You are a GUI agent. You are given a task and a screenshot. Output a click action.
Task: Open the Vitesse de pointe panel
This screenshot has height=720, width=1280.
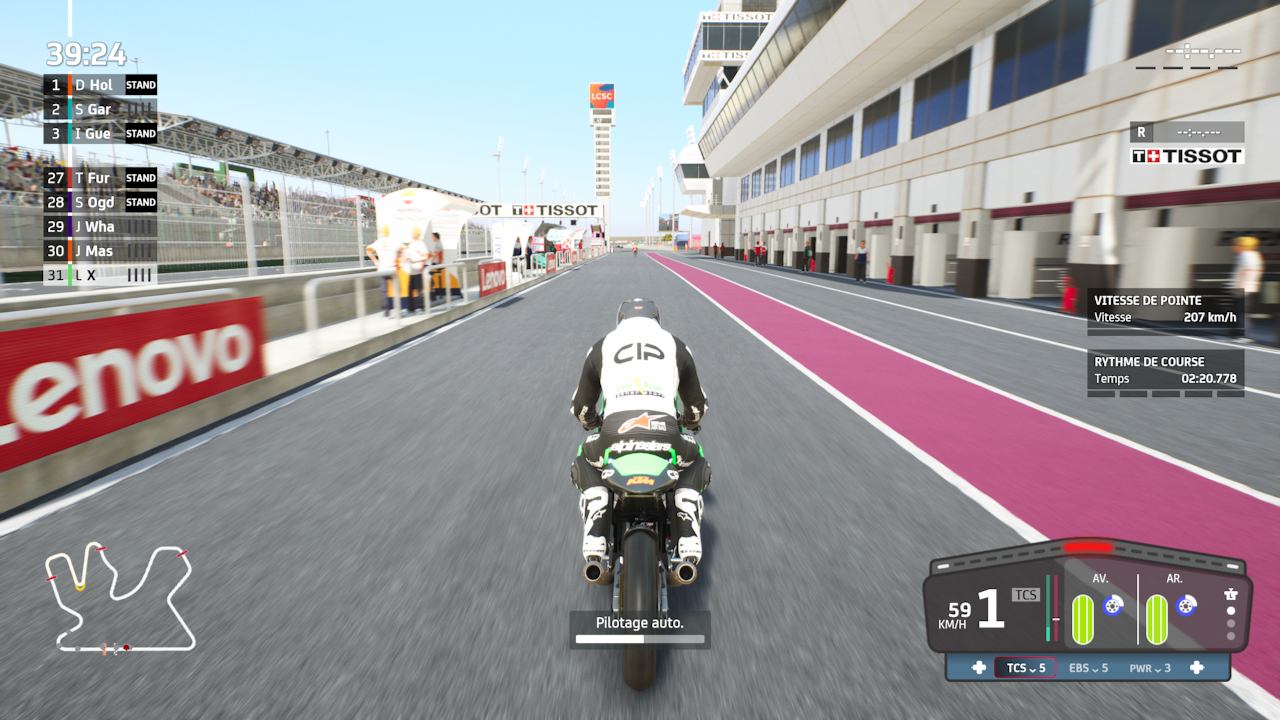click(1166, 309)
